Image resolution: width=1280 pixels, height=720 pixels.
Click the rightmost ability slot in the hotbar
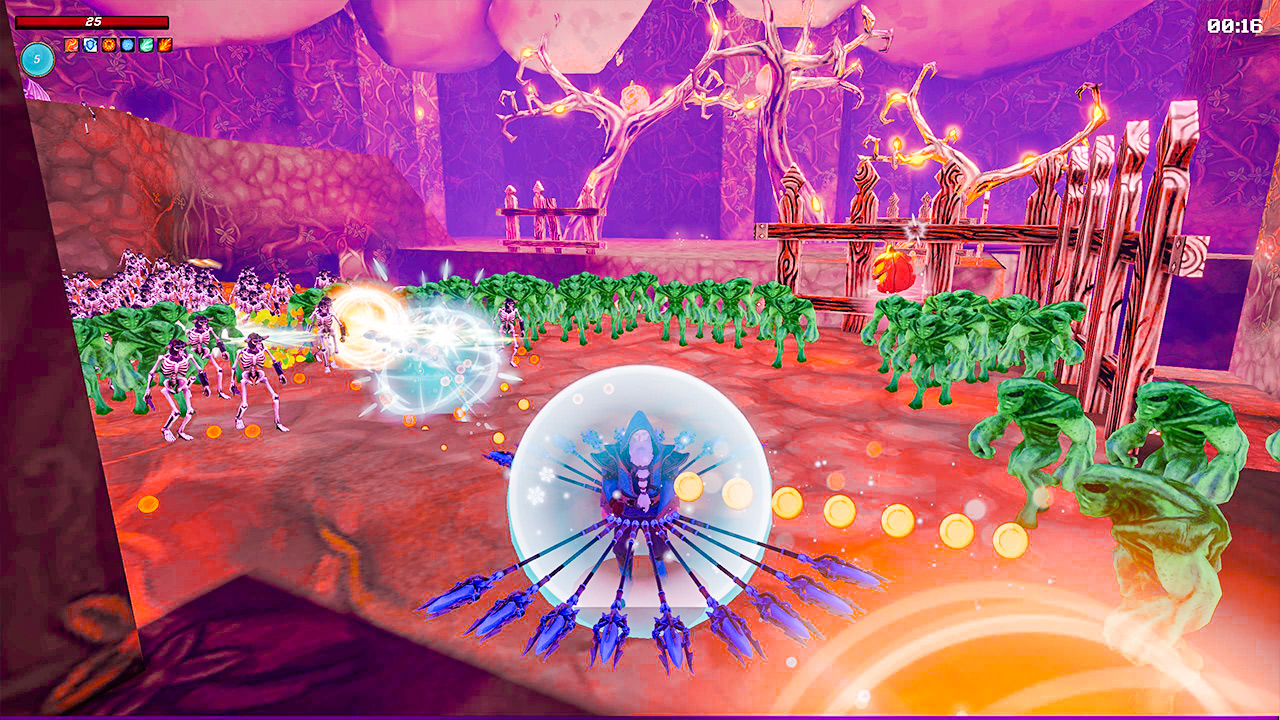pos(165,44)
